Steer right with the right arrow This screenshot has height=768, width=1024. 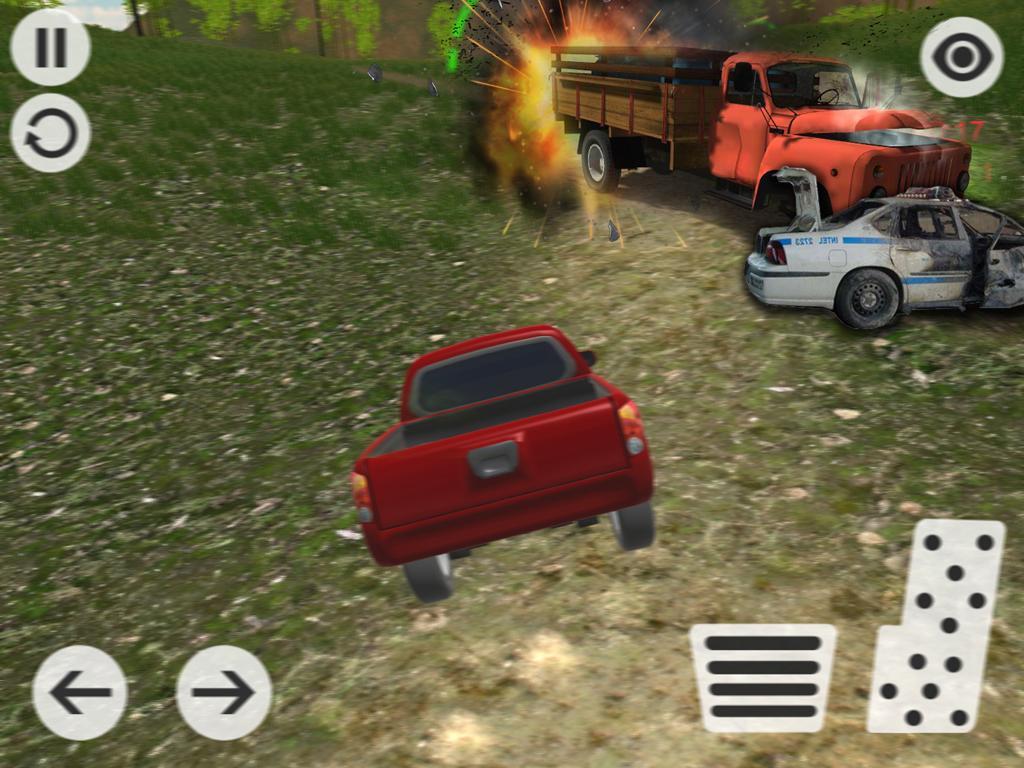223,692
